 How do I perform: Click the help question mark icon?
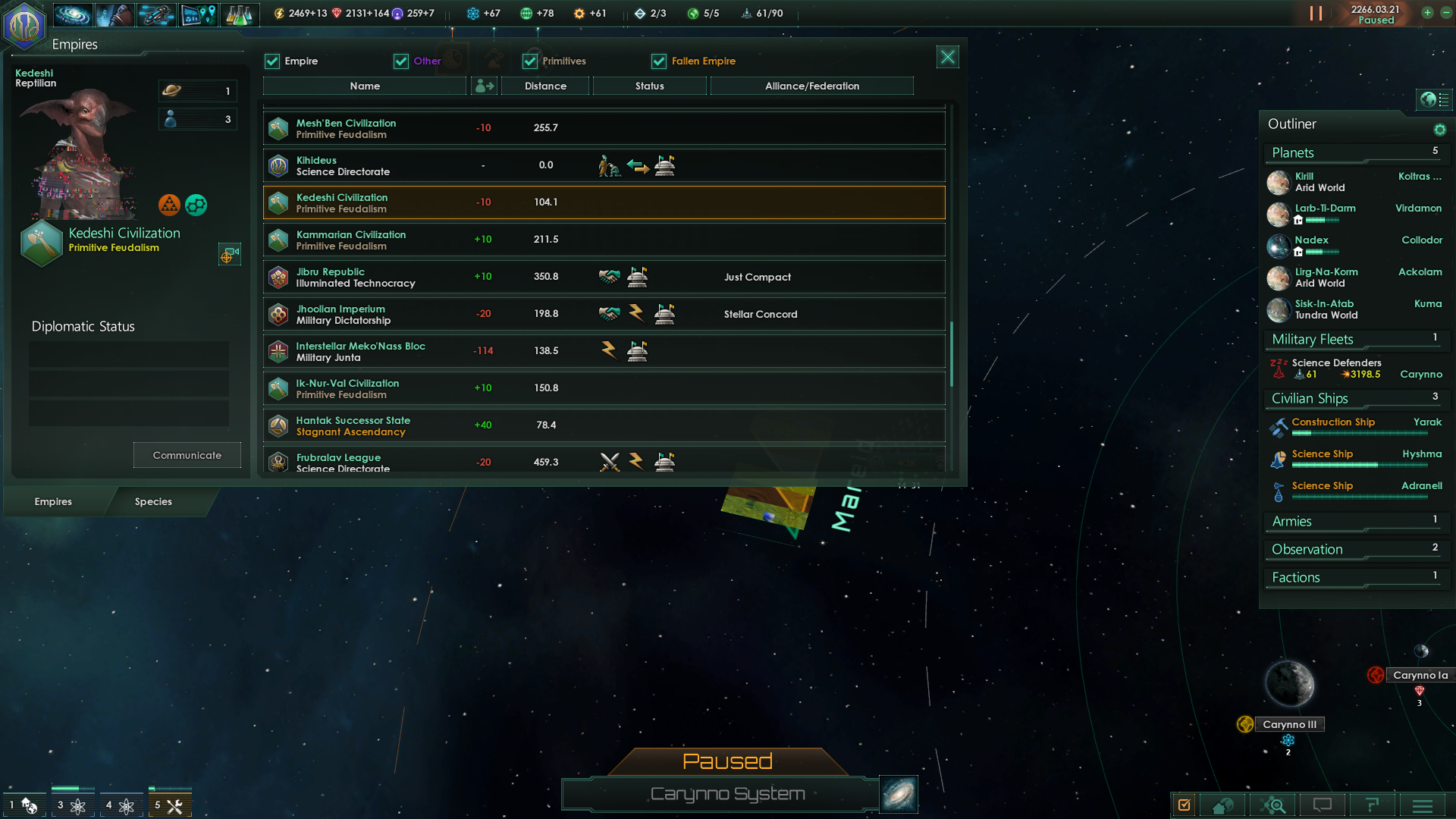pos(1373,805)
